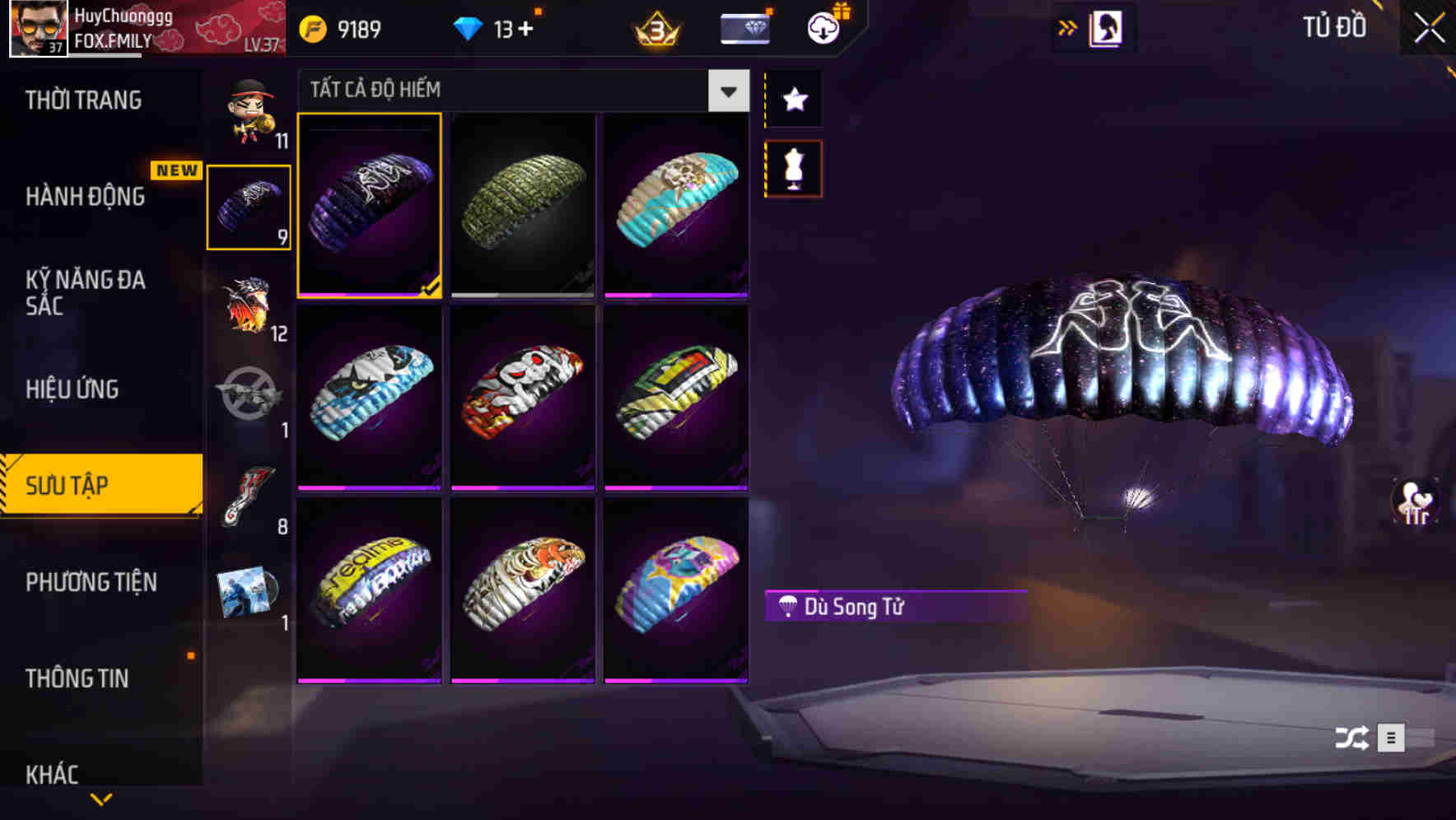Click the double-arrow collapse control in top bar
This screenshot has height=820, width=1456.
click(x=1067, y=26)
